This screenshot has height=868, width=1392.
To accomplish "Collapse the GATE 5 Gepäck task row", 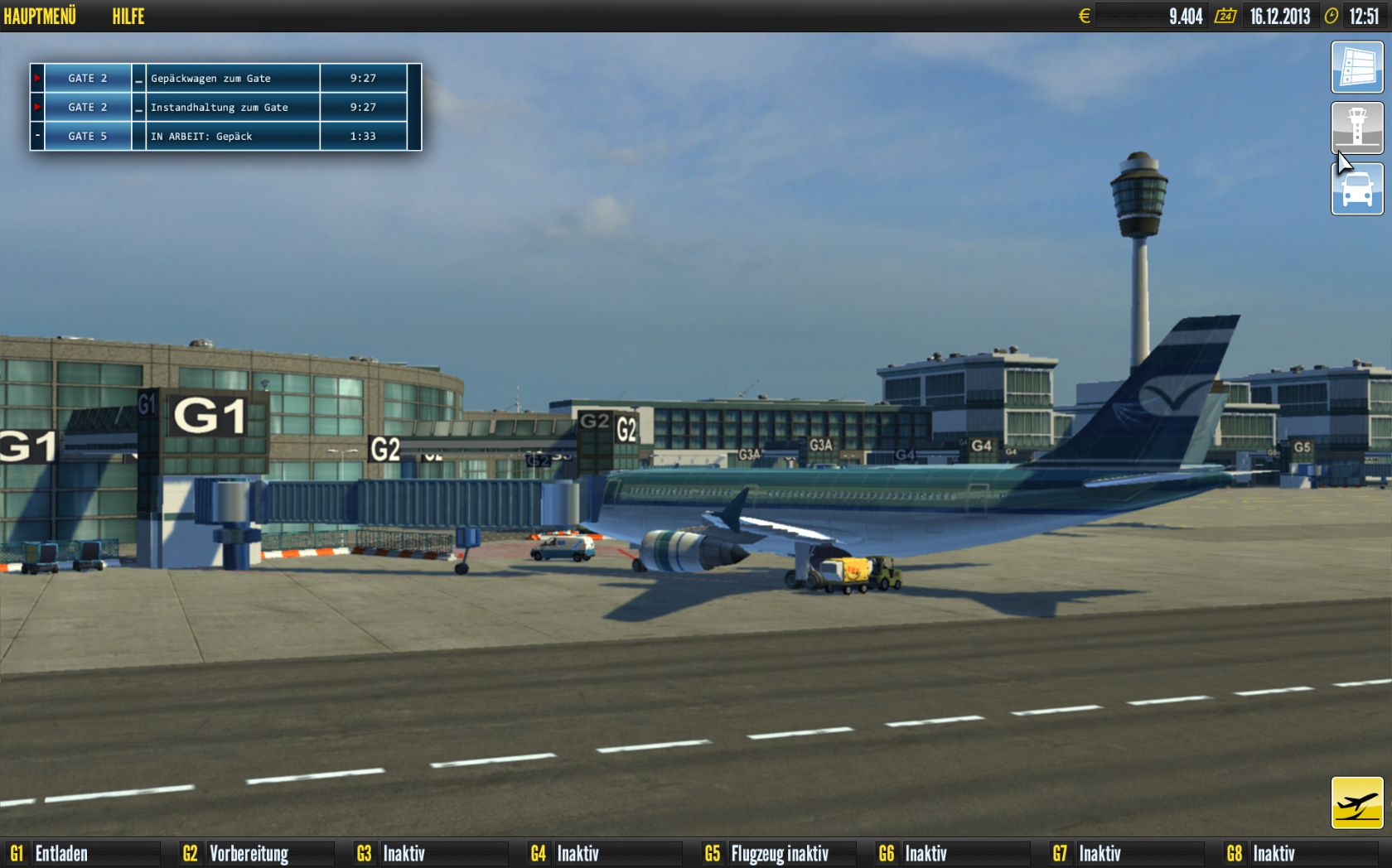I will click(x=36, y=136).
